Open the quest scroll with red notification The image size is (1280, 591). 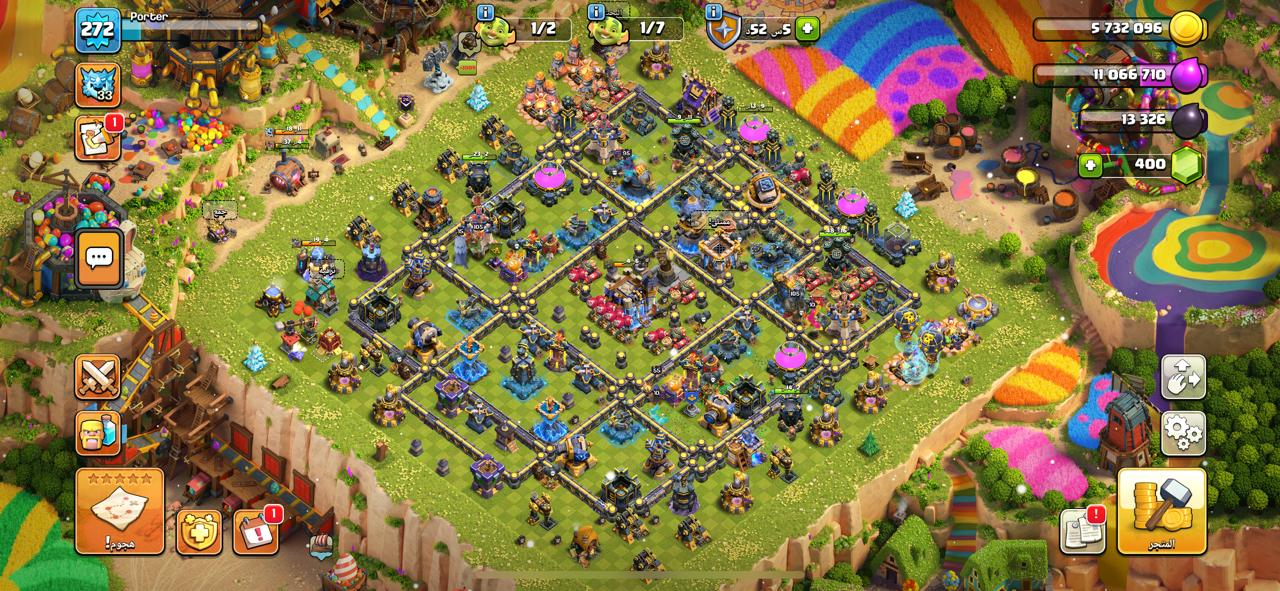coord(97,139)
